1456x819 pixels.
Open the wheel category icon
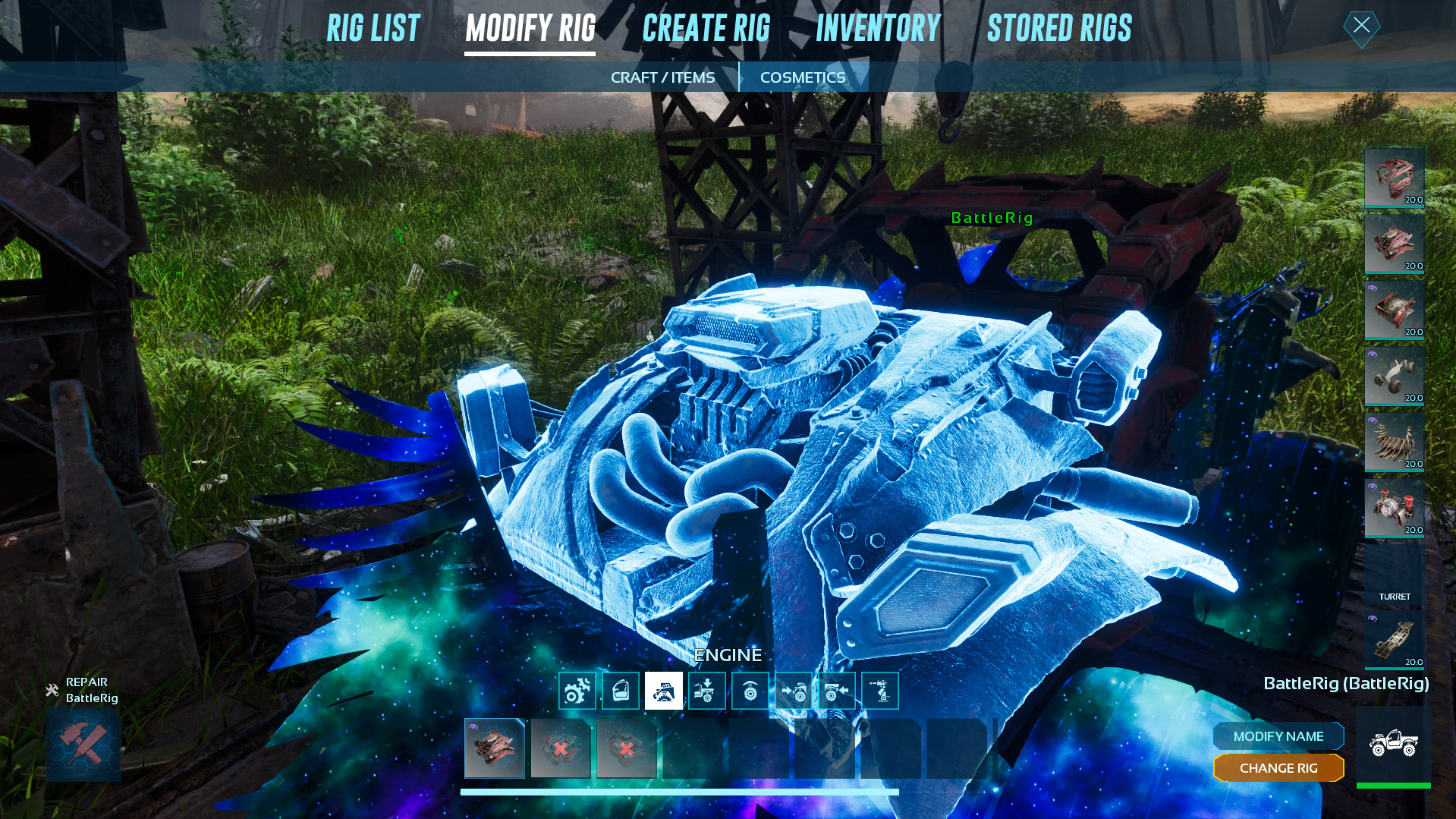(x=750, y=690)
